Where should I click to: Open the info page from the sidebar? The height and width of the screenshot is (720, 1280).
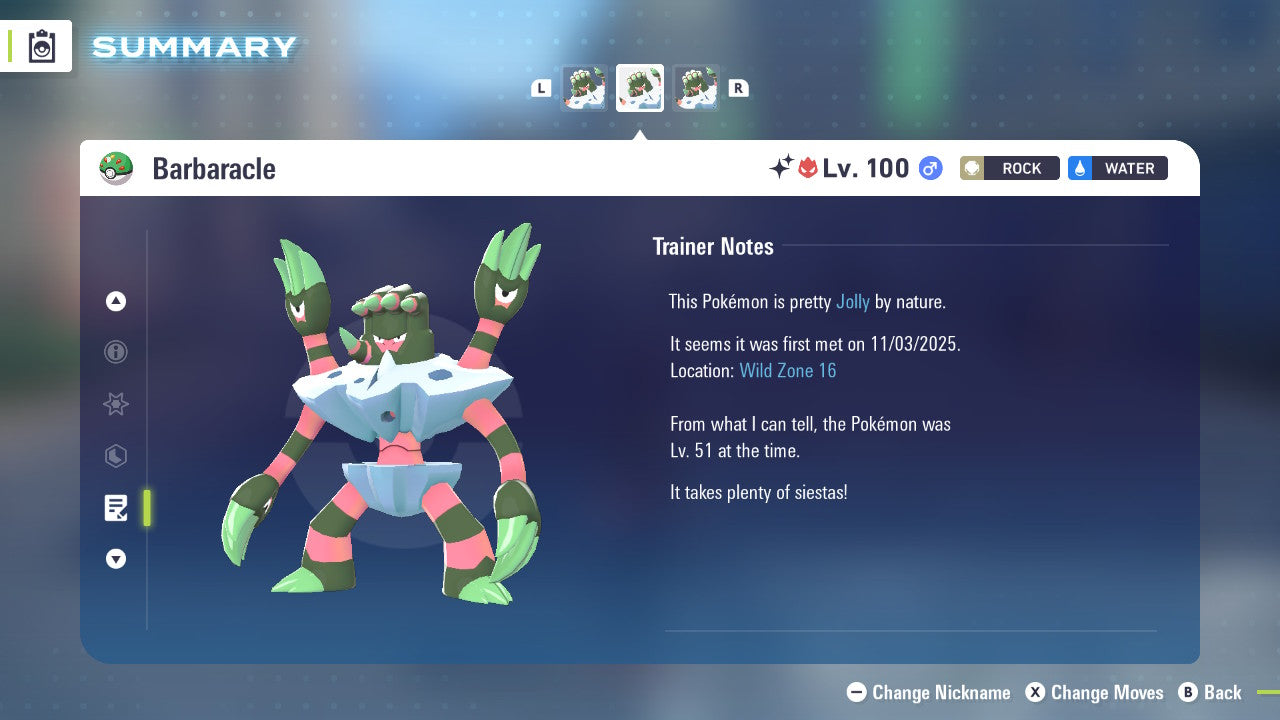[x=115, y=352]
